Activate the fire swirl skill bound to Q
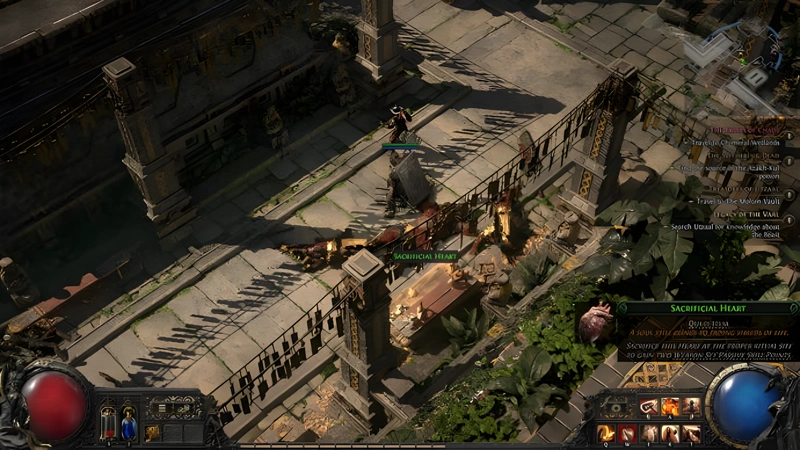 (x=606, y=433)
